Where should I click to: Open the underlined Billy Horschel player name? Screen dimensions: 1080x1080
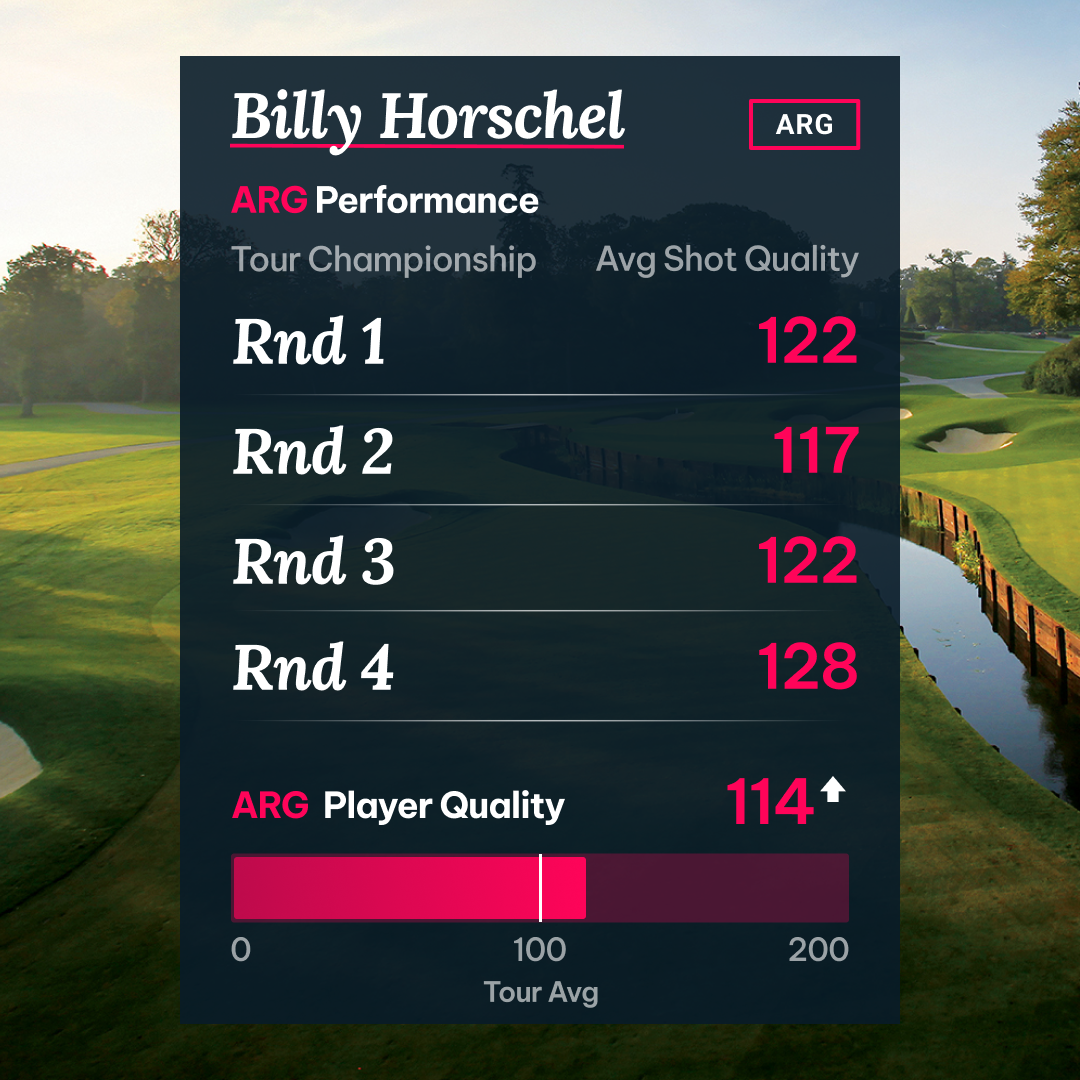tap(428, 119)
